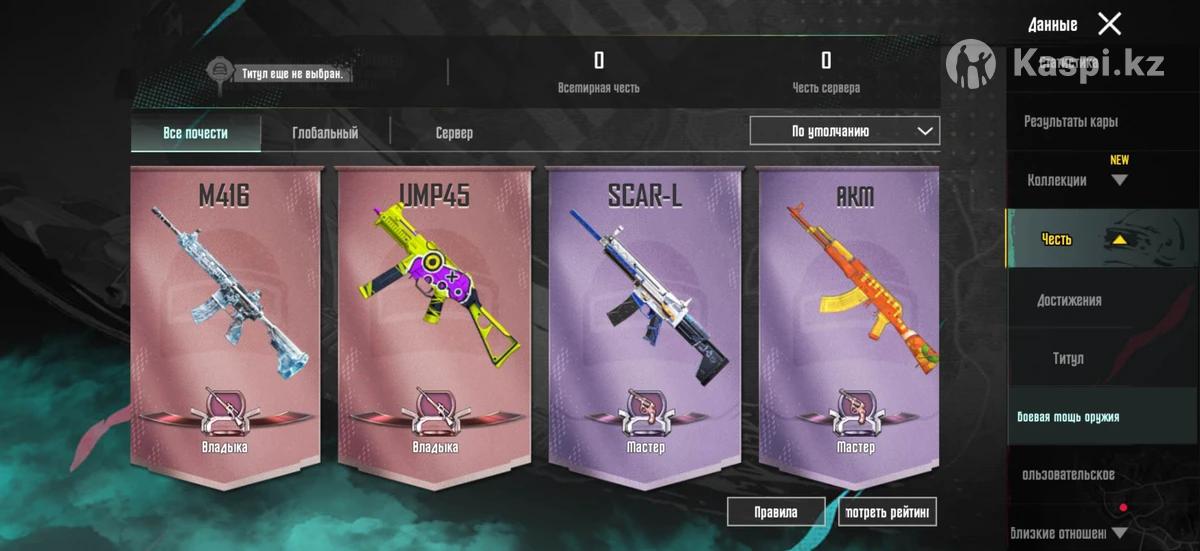Go to Достижения in the side menu
1200x551 pixels.
click(1069, 300)
